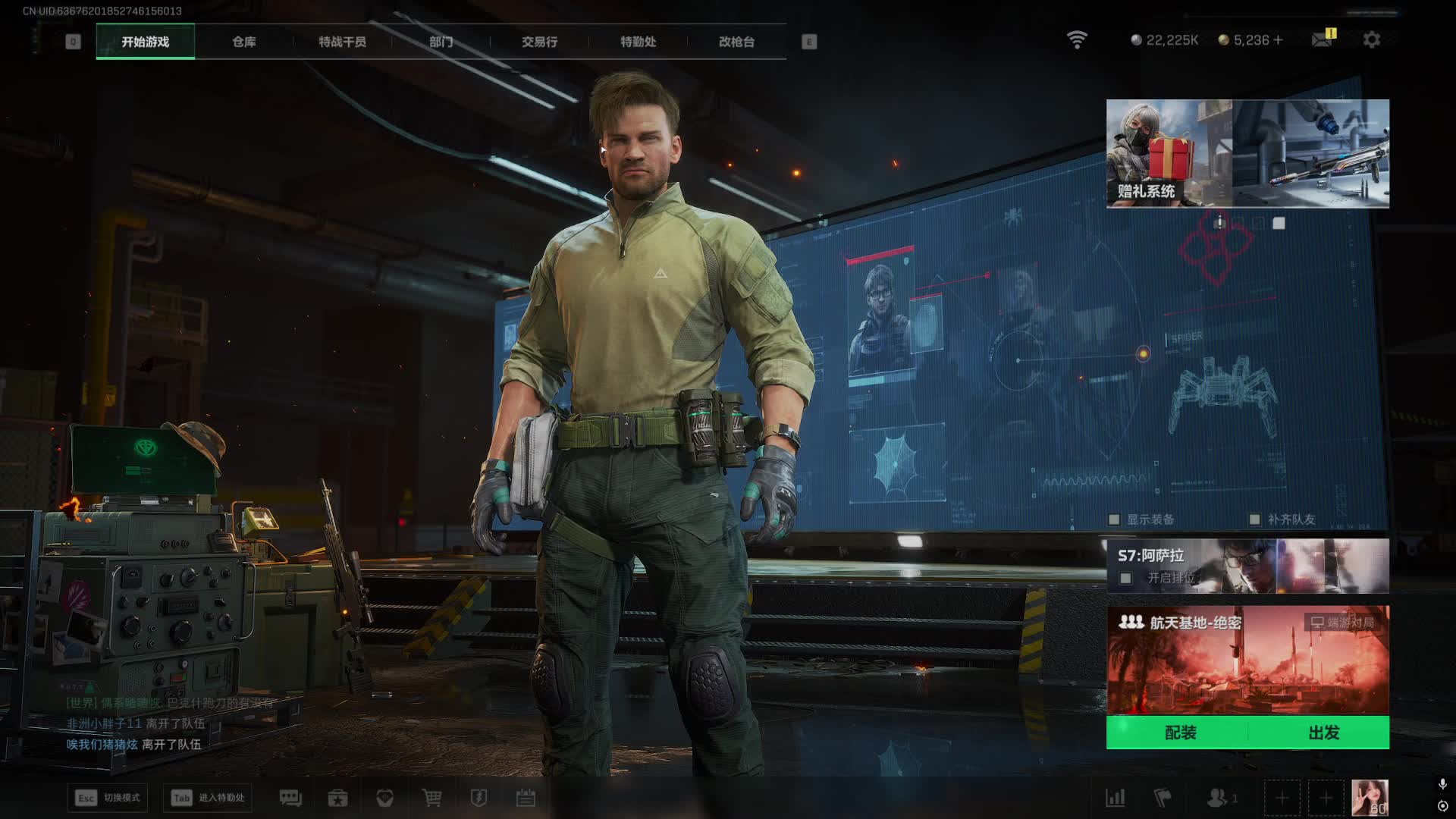The height and width of the screenshot is (819, 1456).
Task: Switch to the 改枪台 tab
Action: pyautogui.click(x=736, y=42)
